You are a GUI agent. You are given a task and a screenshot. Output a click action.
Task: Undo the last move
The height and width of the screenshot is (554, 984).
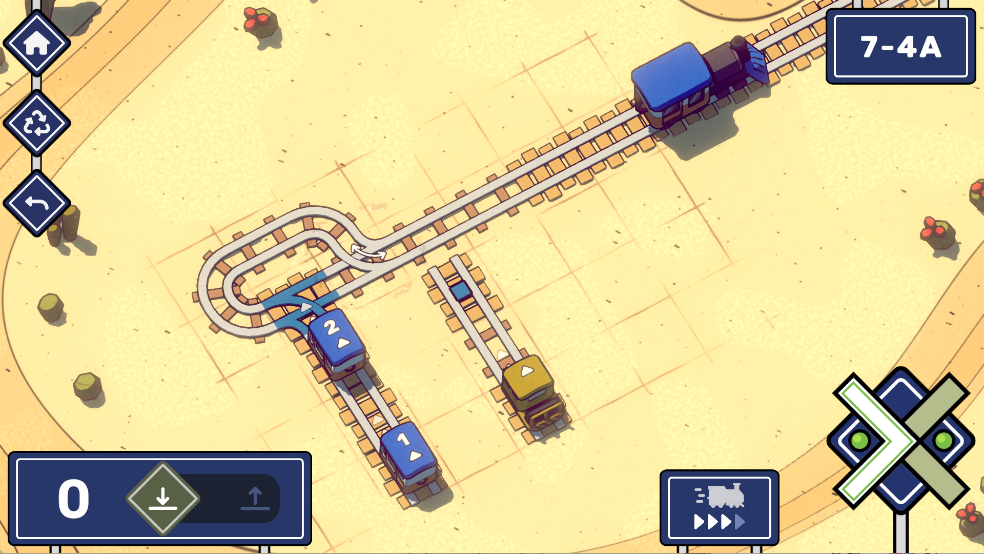[37, 204]
